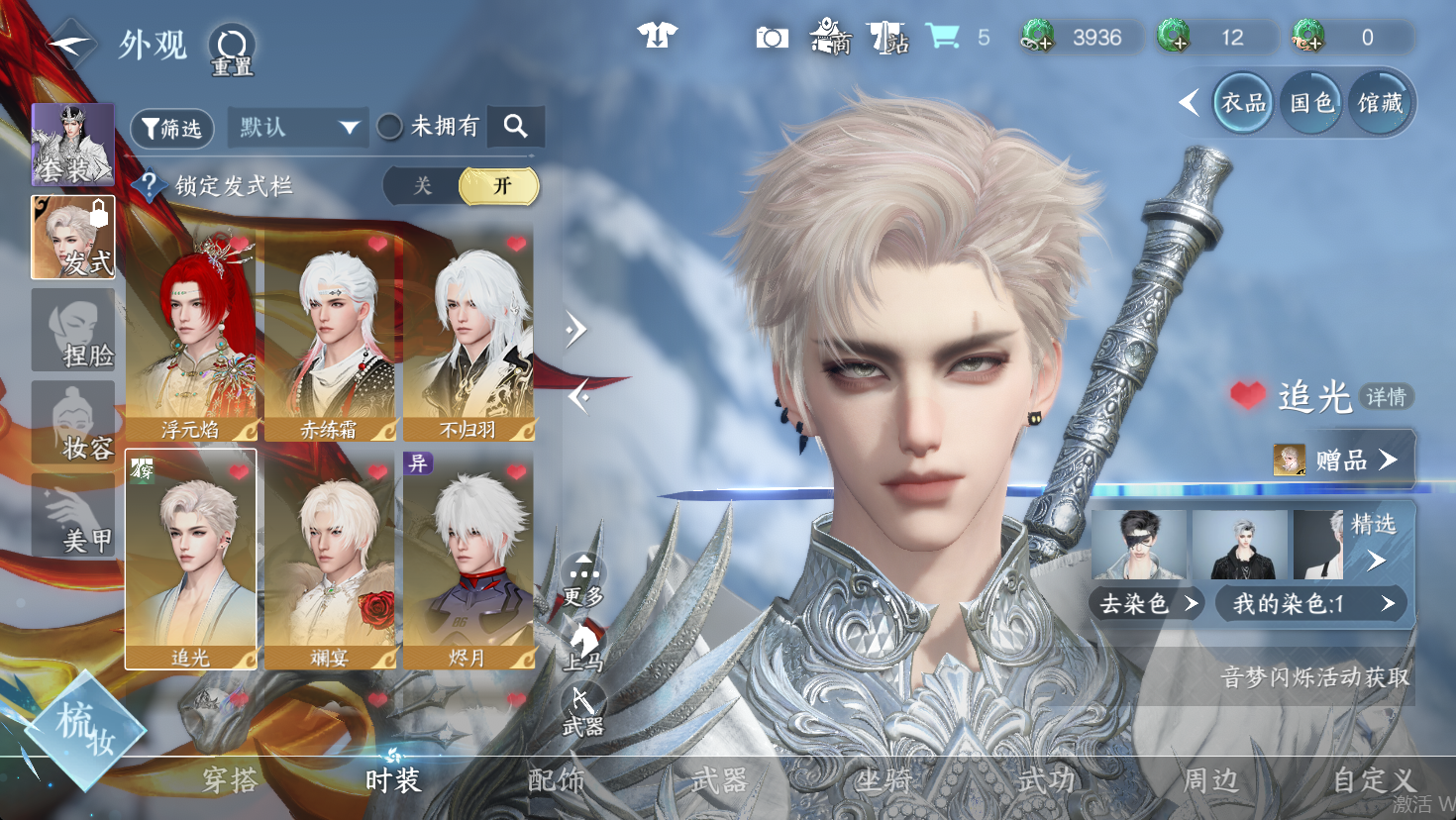The image size is (1456, 820).
Task: Reset appearance with the 重置 button
Action: point(232,49)
